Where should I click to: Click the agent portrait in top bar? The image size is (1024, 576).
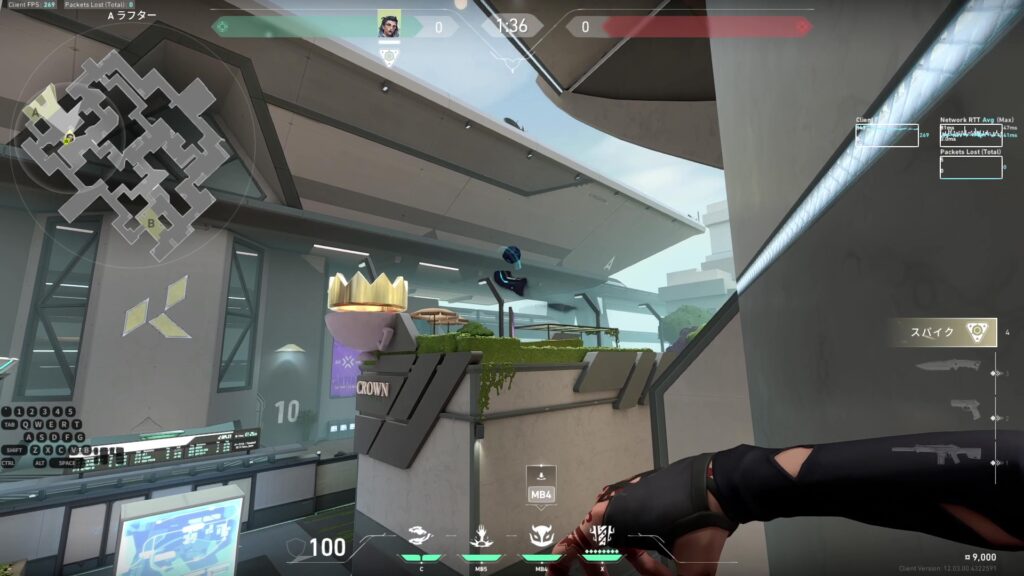(x=389, y=26)
